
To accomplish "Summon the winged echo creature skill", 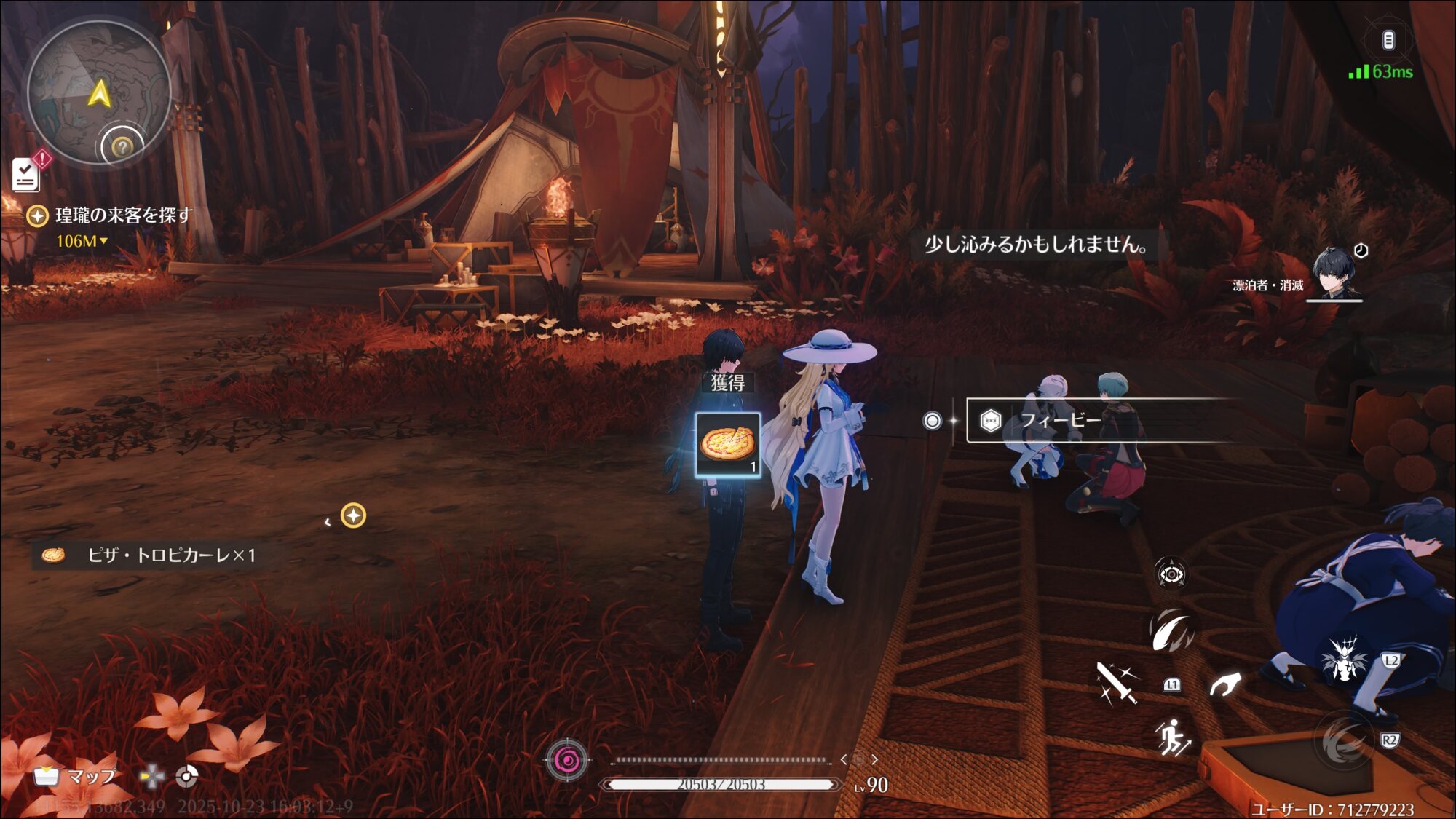I will click(x=1344, y=659).
